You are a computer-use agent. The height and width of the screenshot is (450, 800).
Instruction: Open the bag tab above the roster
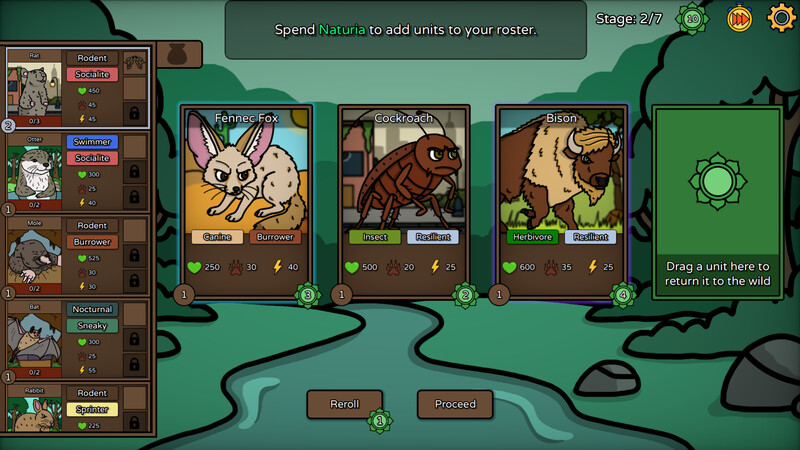click(179, 54)
